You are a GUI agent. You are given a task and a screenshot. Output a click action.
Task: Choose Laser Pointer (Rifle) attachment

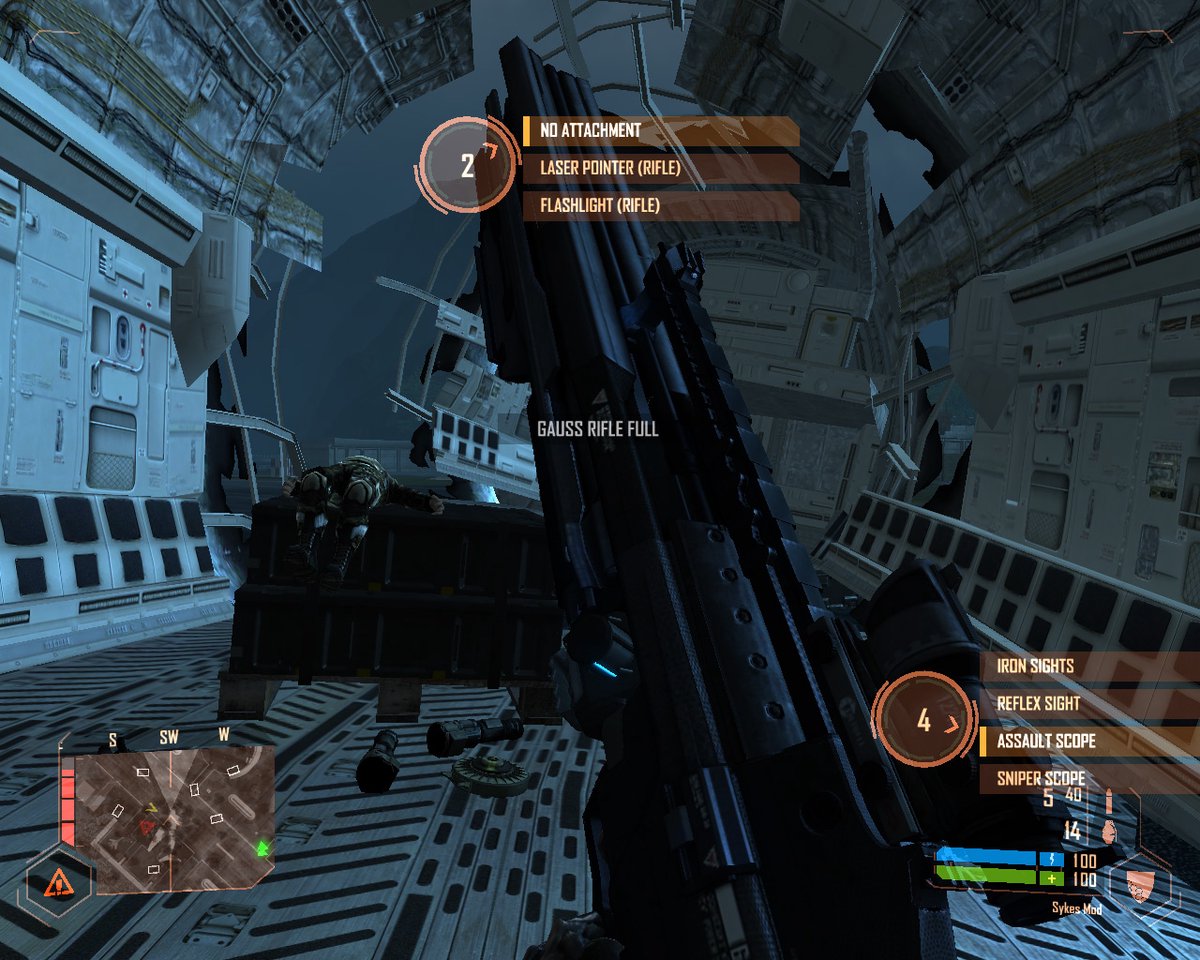[660, 169]
